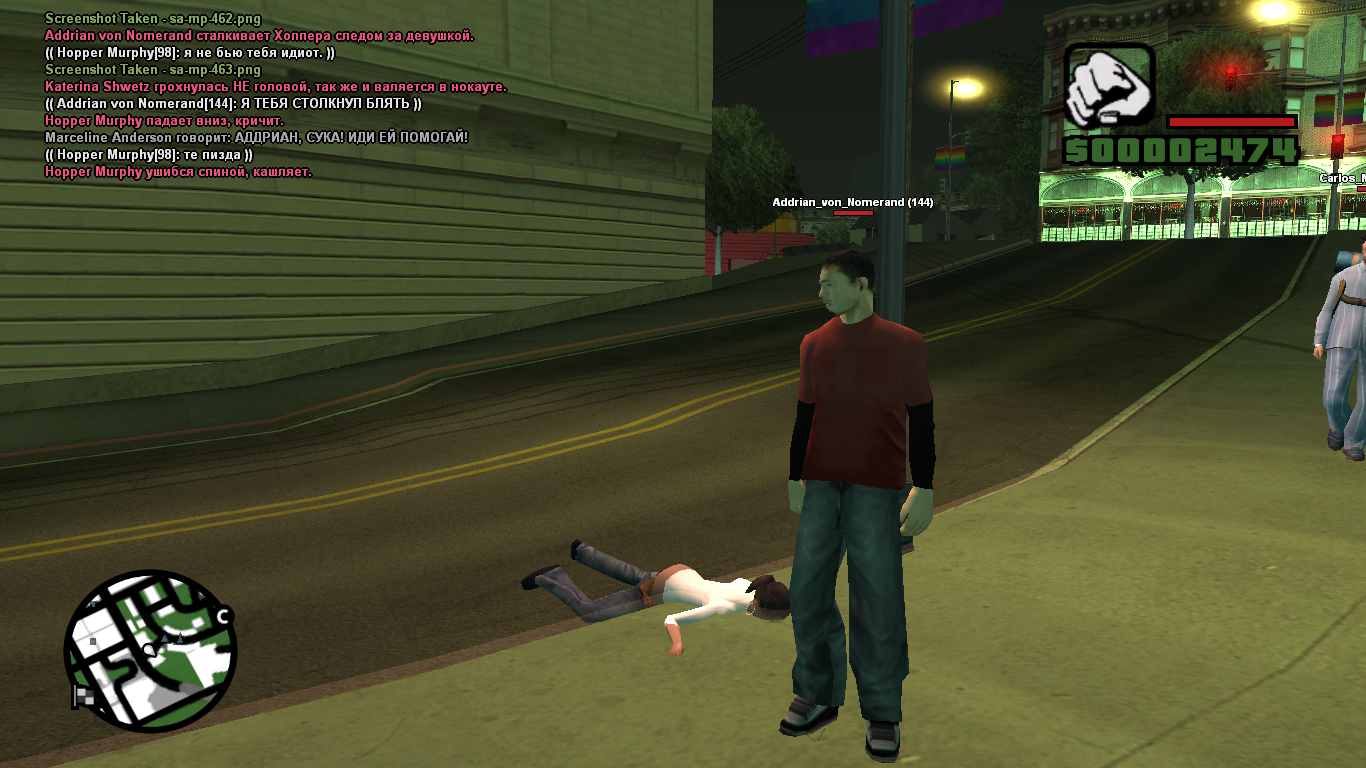The height and width of the screenshot is (768, 1366).
Task: Click the Marceline Anderson chat message
Action: [256, 137]
